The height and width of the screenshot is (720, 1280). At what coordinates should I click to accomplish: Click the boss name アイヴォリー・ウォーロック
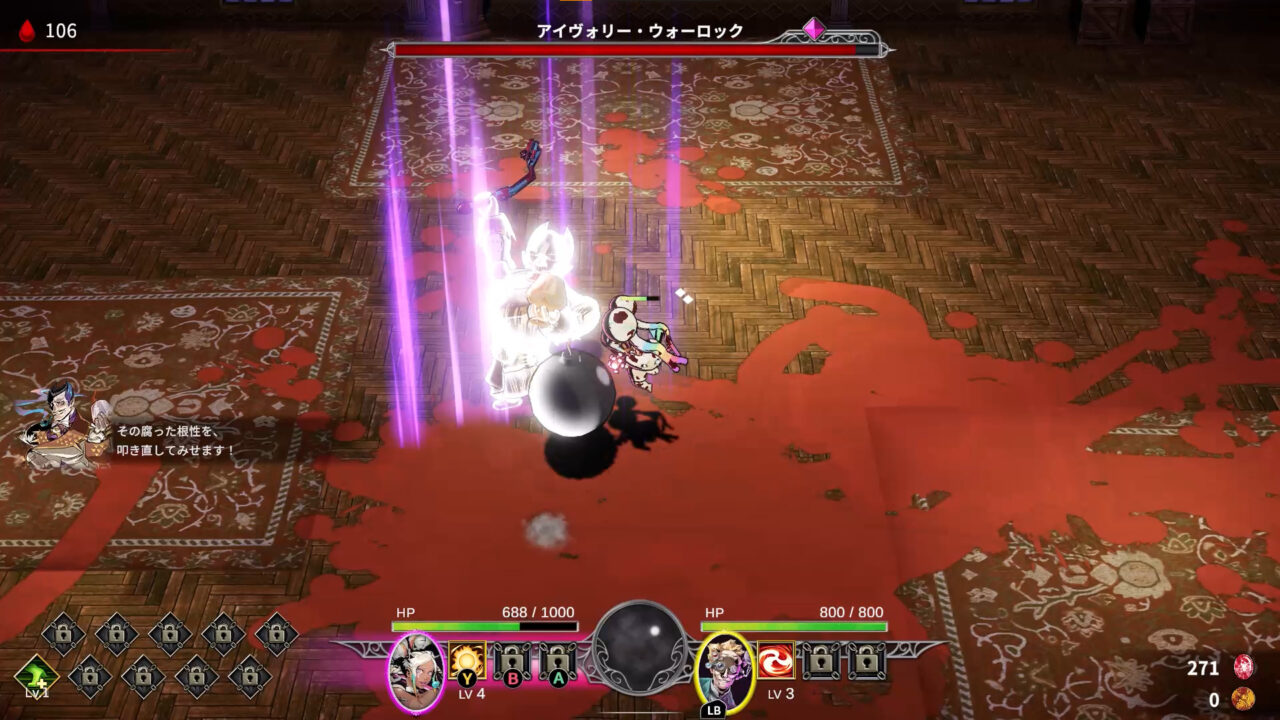click(x=640, y=30)
